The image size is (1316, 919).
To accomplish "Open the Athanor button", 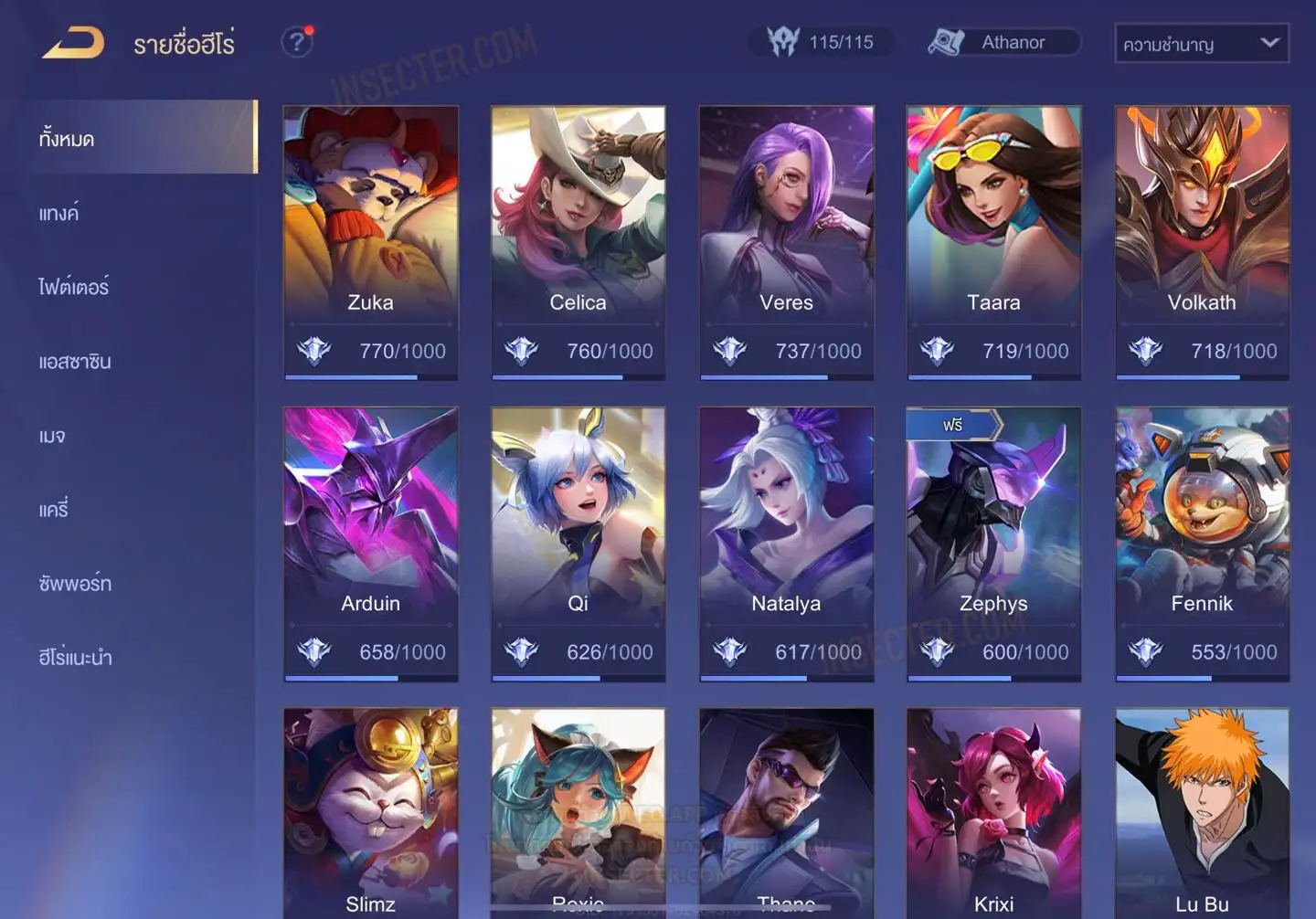I will (1003, 42).
